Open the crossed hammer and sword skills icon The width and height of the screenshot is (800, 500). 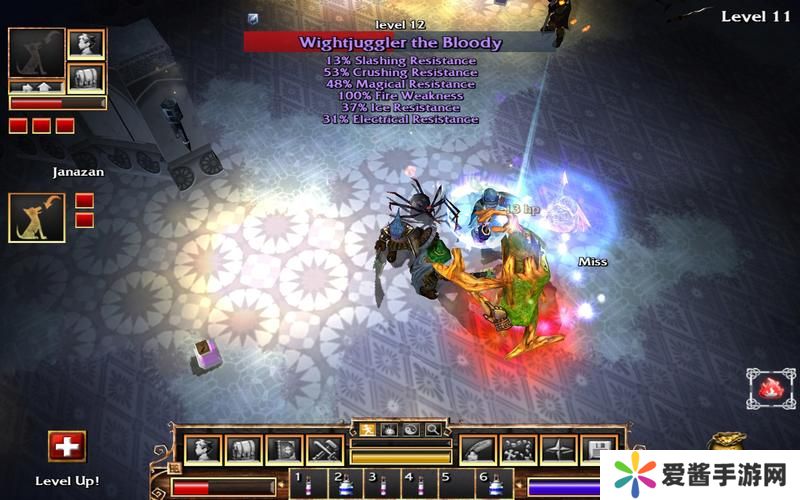tap(325, 451)
